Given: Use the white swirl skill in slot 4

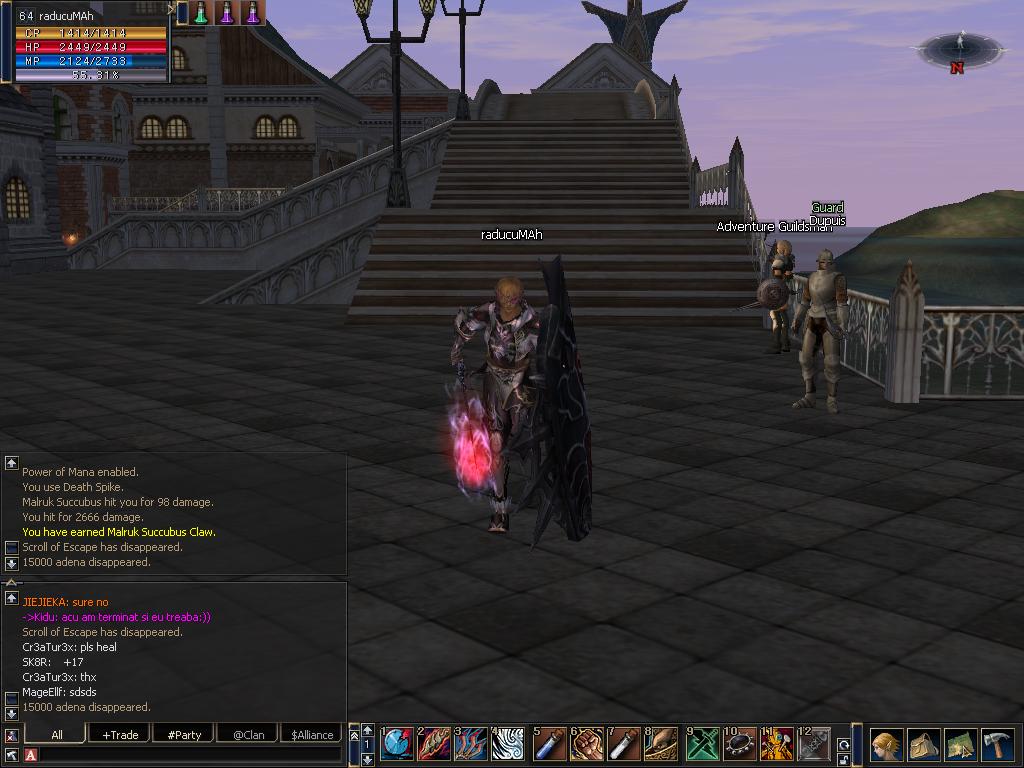Looking at the screenshot, I should 510,744.
